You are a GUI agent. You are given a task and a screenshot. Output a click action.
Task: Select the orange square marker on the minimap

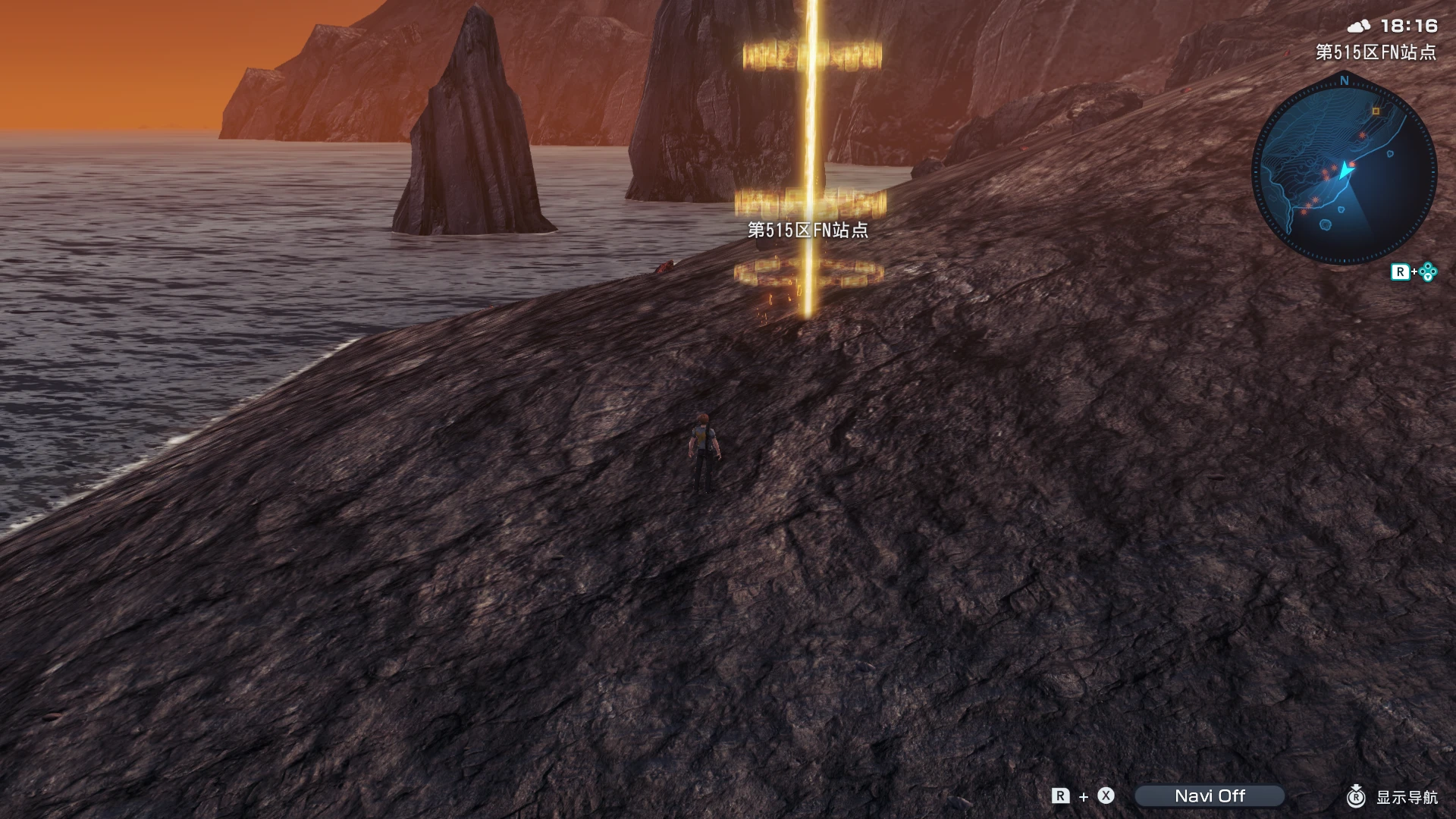point(1375,111)
